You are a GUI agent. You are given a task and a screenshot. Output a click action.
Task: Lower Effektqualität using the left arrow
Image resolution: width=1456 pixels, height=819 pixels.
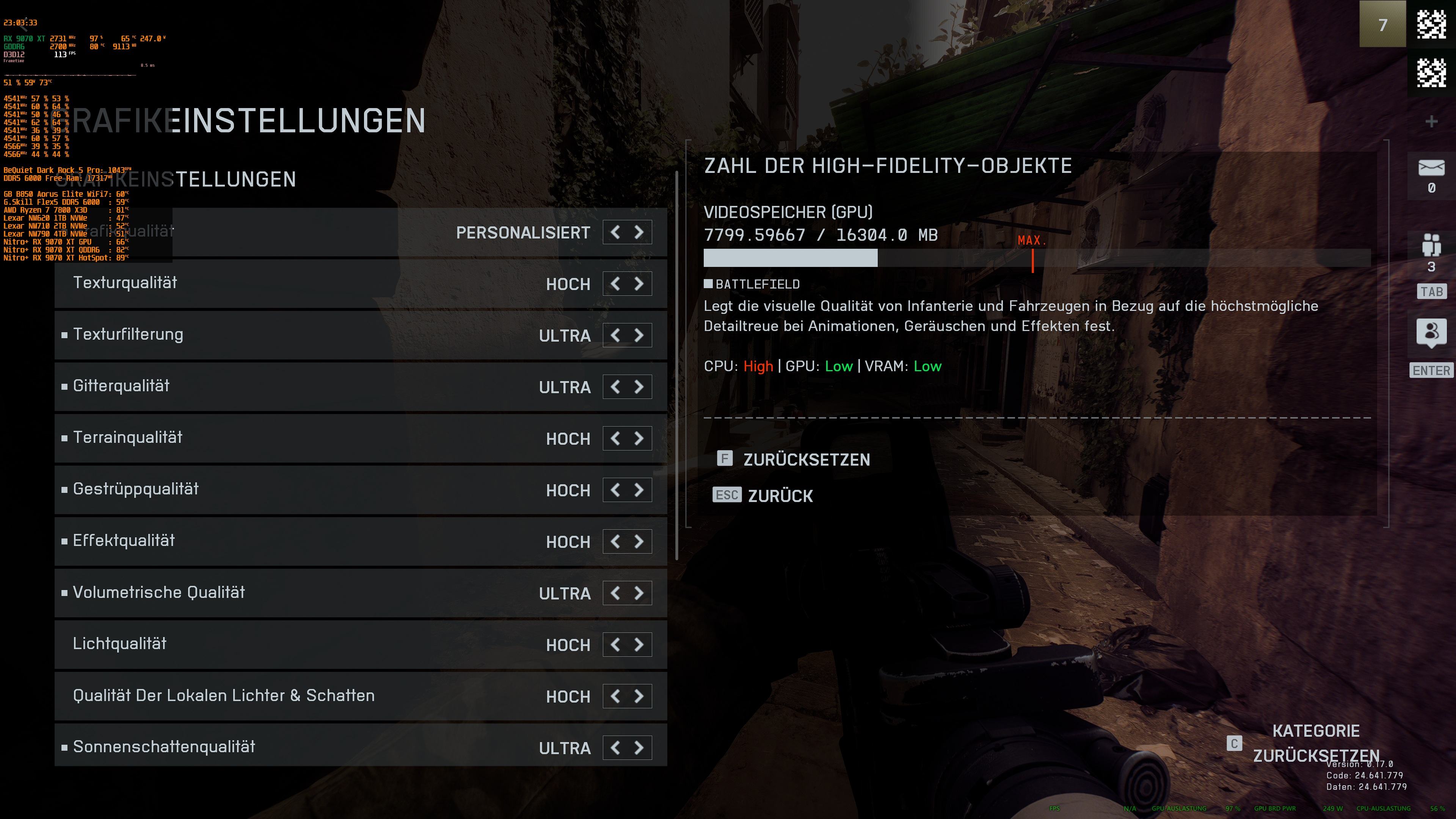pos(615,541)
